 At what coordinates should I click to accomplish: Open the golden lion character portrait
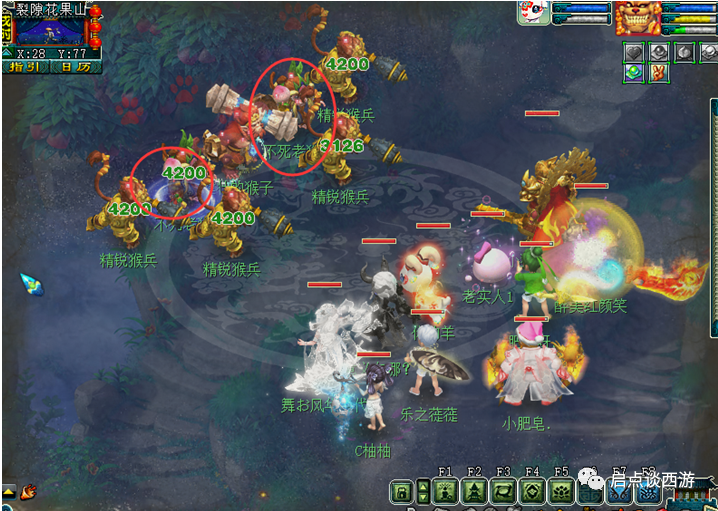tap(635, 17)
